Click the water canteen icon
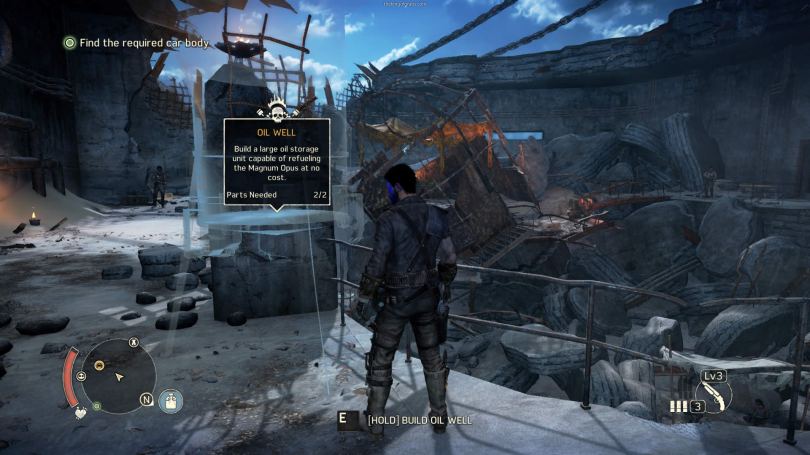Viewport: 810px width, 455px height. tap(170, 400)
